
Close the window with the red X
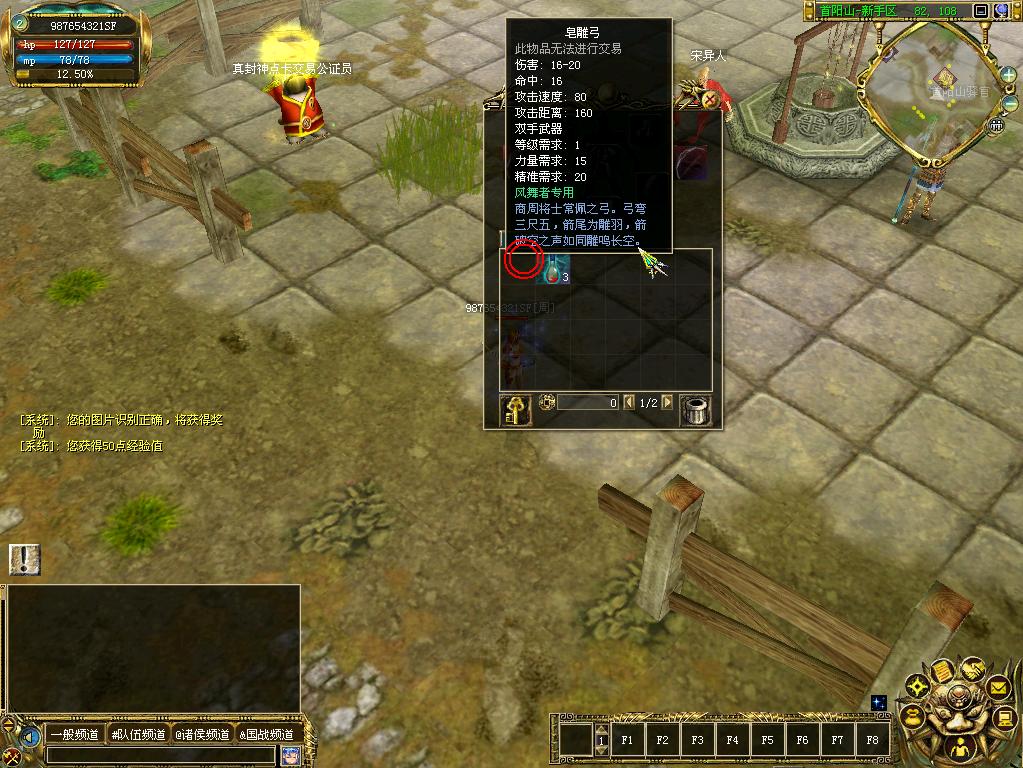pyautogui.click(x=709, y=99)
